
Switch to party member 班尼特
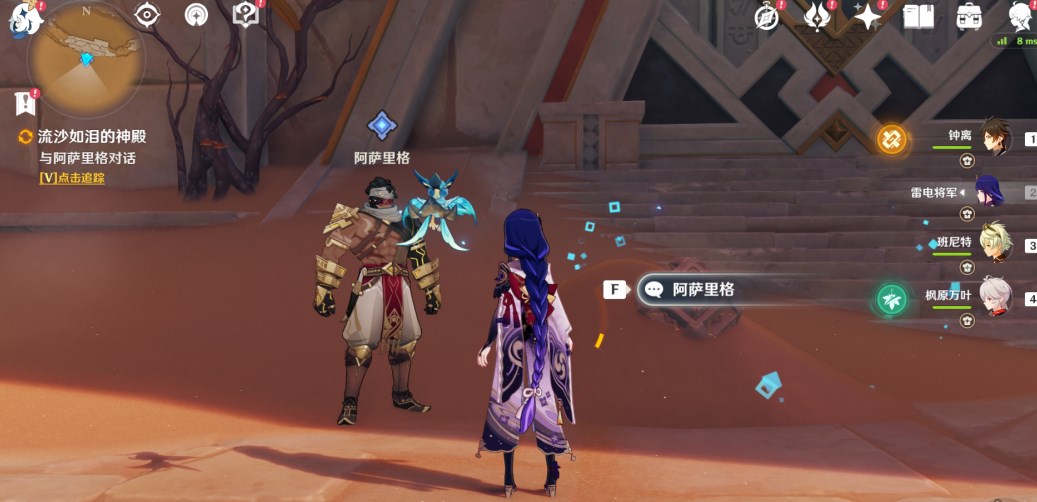(995, 244)
